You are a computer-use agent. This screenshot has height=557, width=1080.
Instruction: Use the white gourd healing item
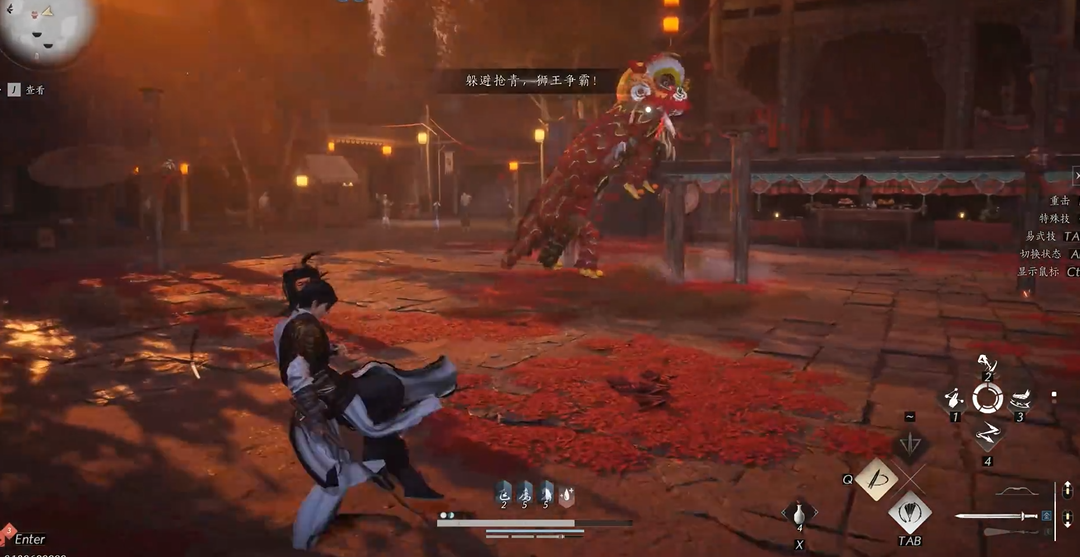(800, 514)
